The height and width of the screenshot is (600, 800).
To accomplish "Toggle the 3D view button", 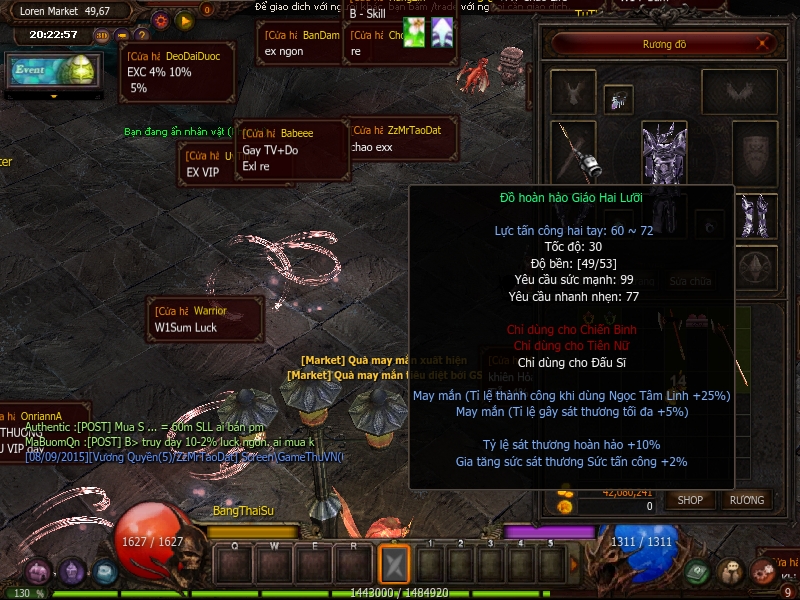I will pos(101,35).
